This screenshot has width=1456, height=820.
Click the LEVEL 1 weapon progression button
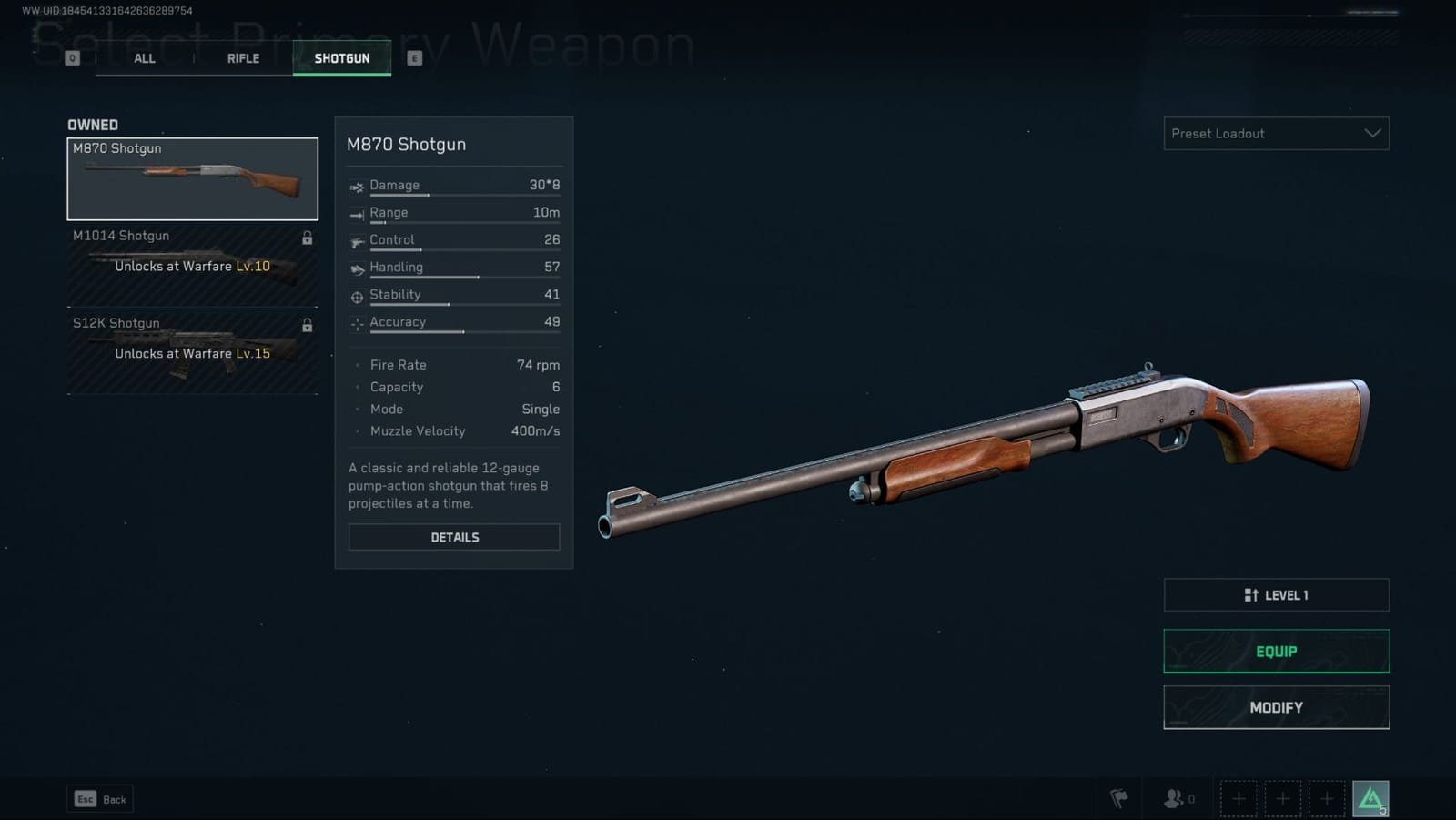point(1275,594)
